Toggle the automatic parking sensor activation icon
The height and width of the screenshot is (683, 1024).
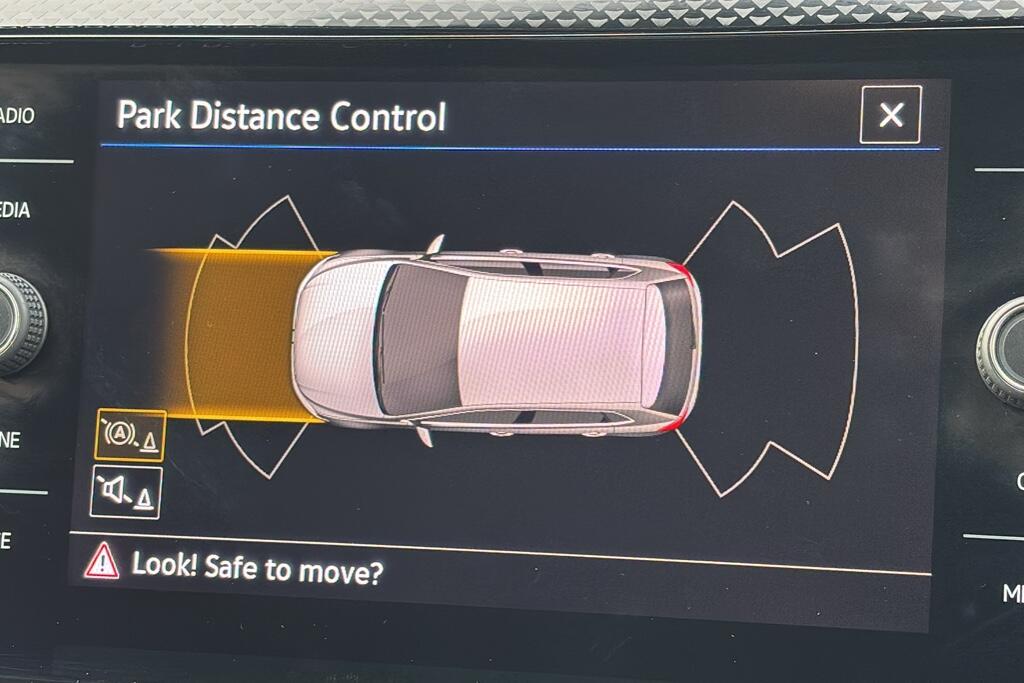[x=130, y=435]
